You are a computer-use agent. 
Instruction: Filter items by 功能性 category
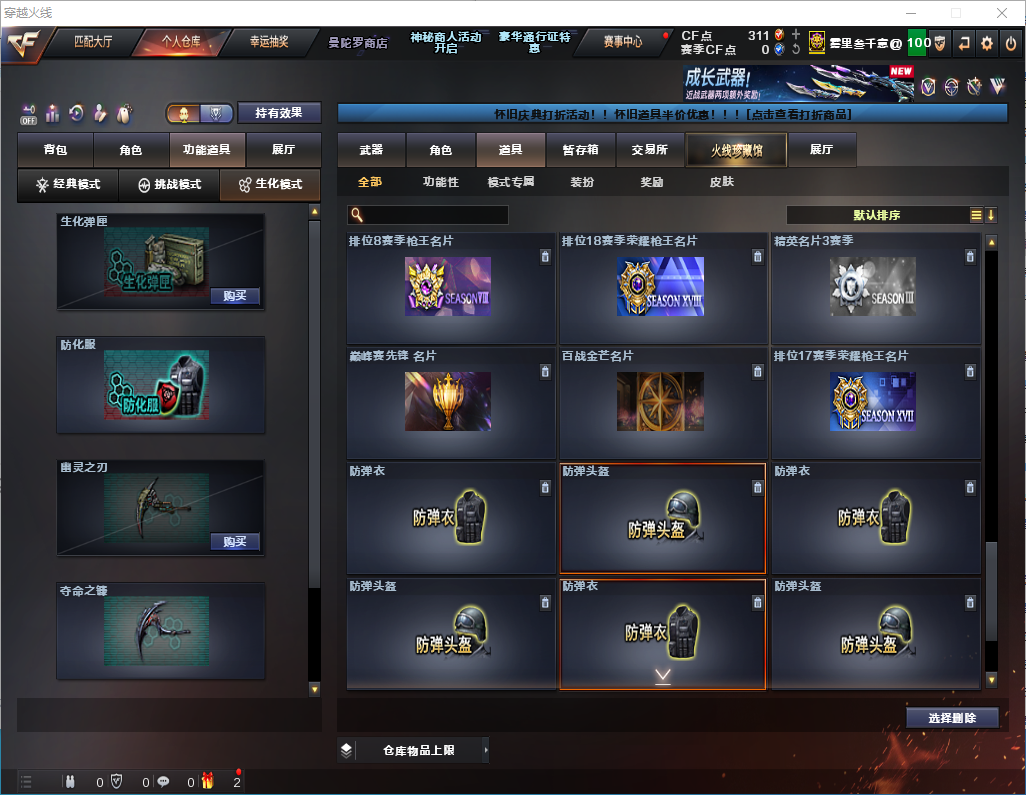[x=440, y=182]
